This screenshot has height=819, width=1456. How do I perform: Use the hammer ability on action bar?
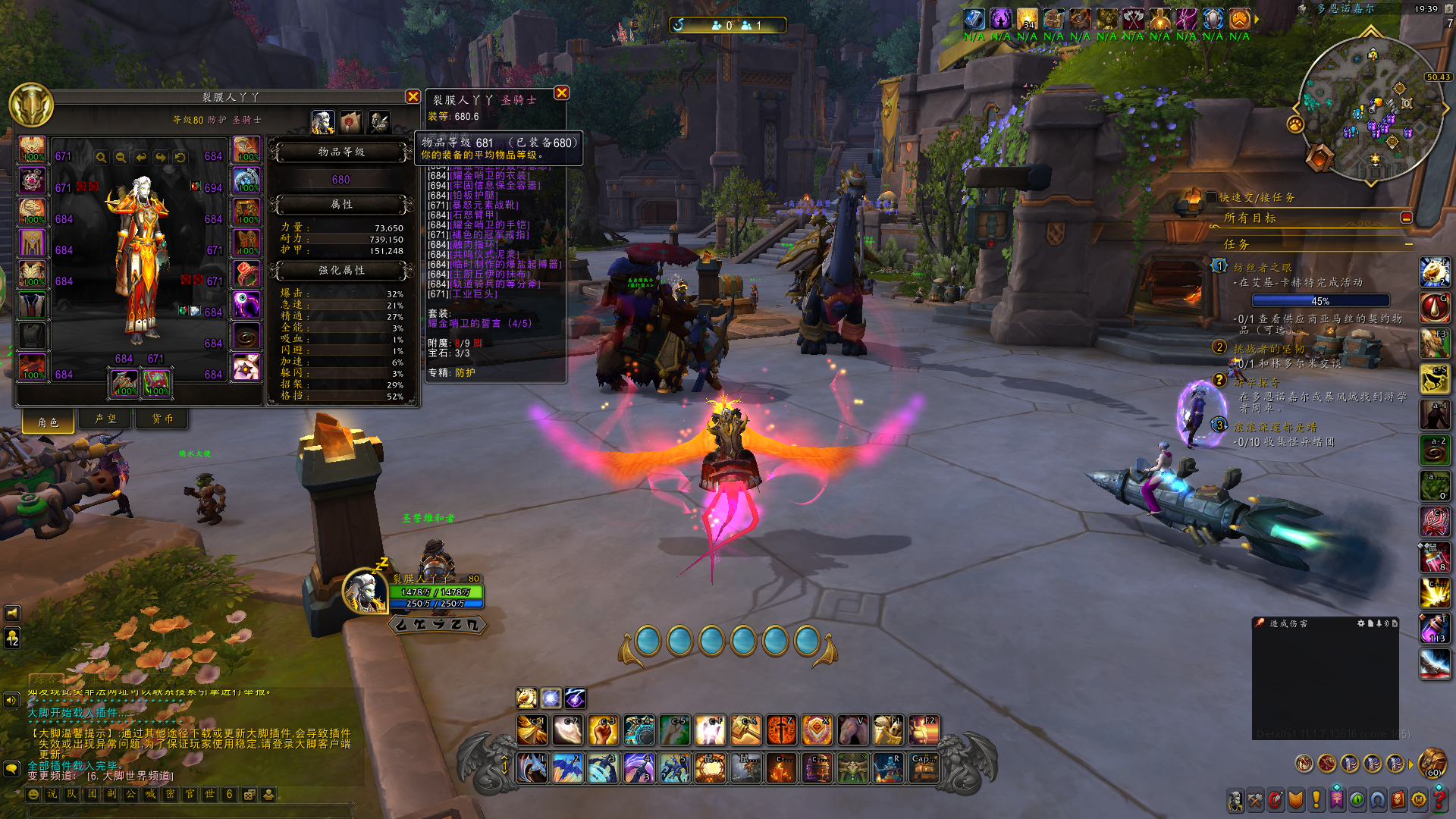coord(745,730)
